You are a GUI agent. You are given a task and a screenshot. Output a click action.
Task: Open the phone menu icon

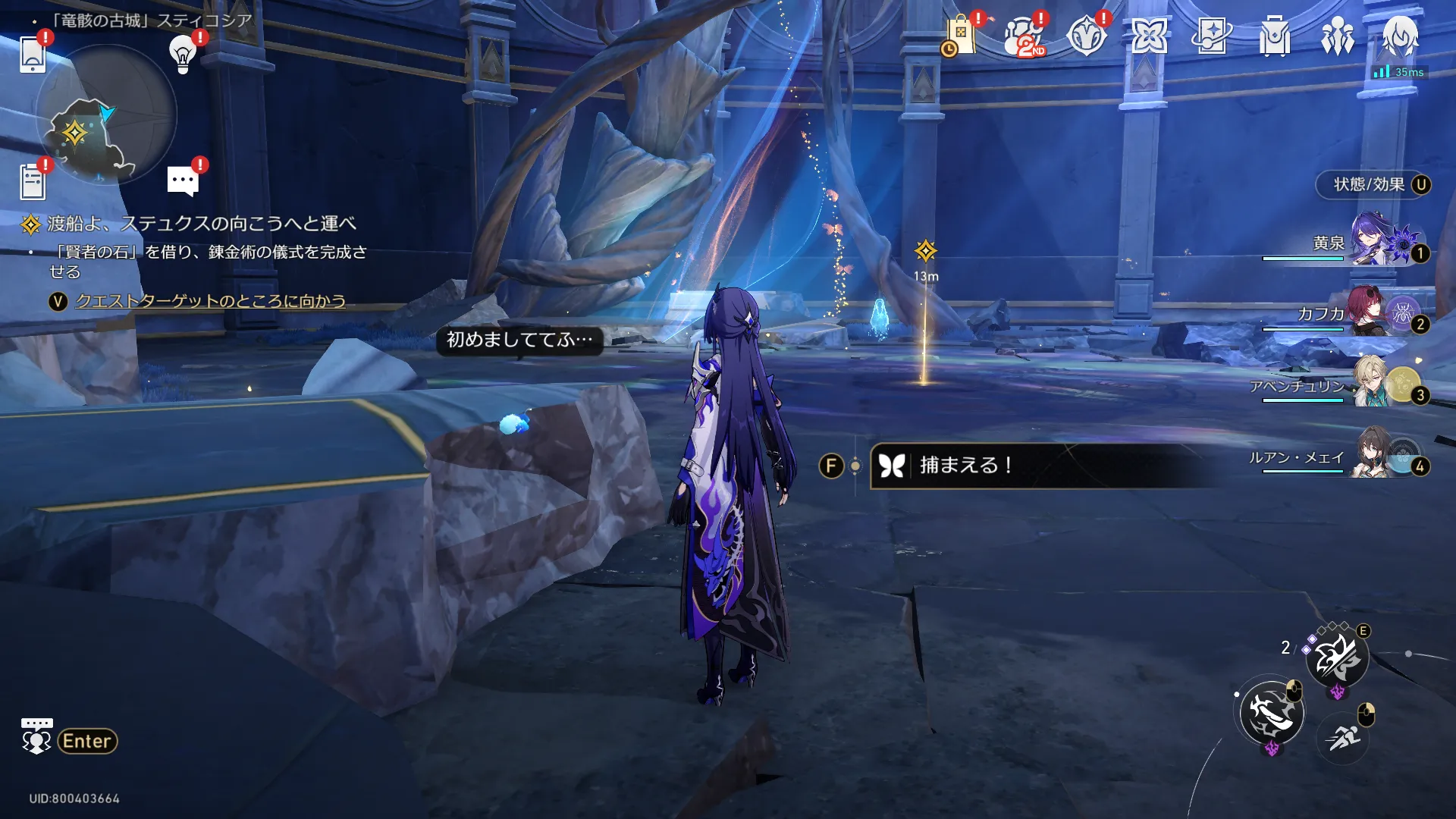coord(33,53)
